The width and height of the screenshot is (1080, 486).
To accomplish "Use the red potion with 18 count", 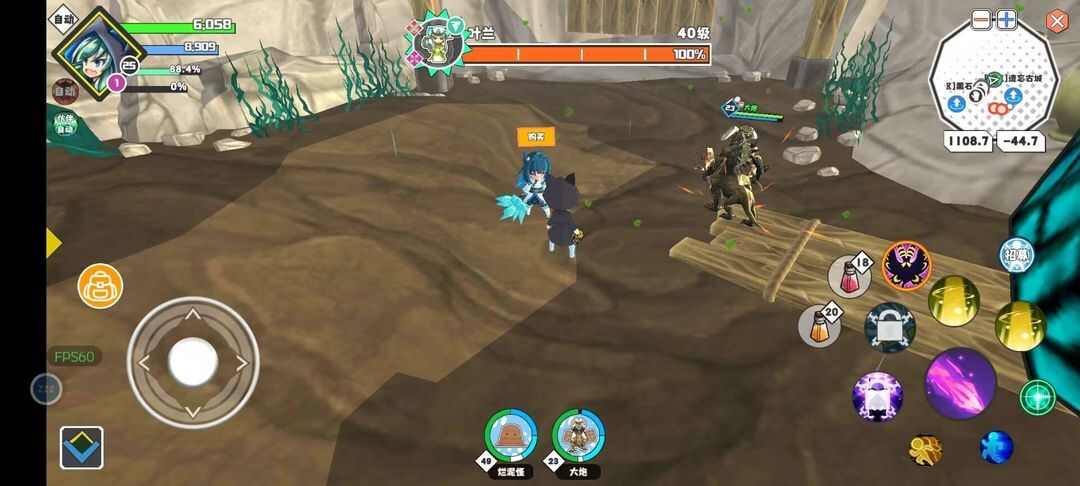I will (x=849, y=276).
